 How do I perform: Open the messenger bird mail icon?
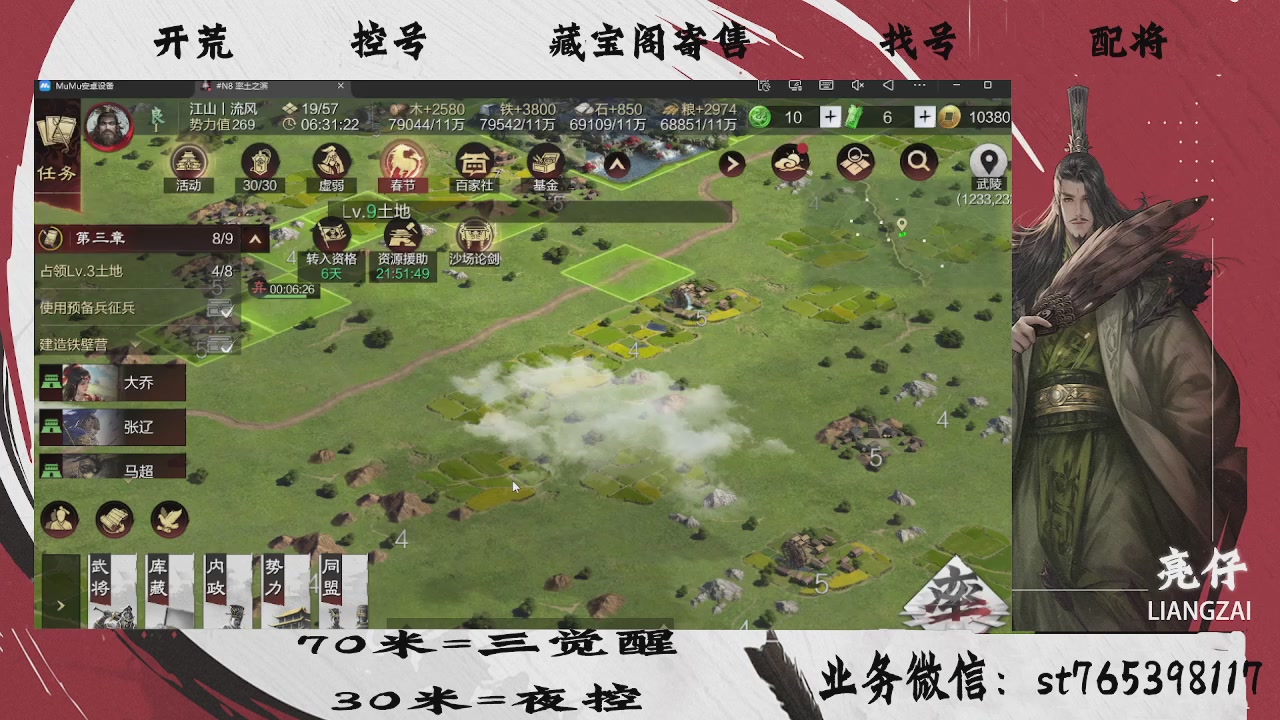789,162
